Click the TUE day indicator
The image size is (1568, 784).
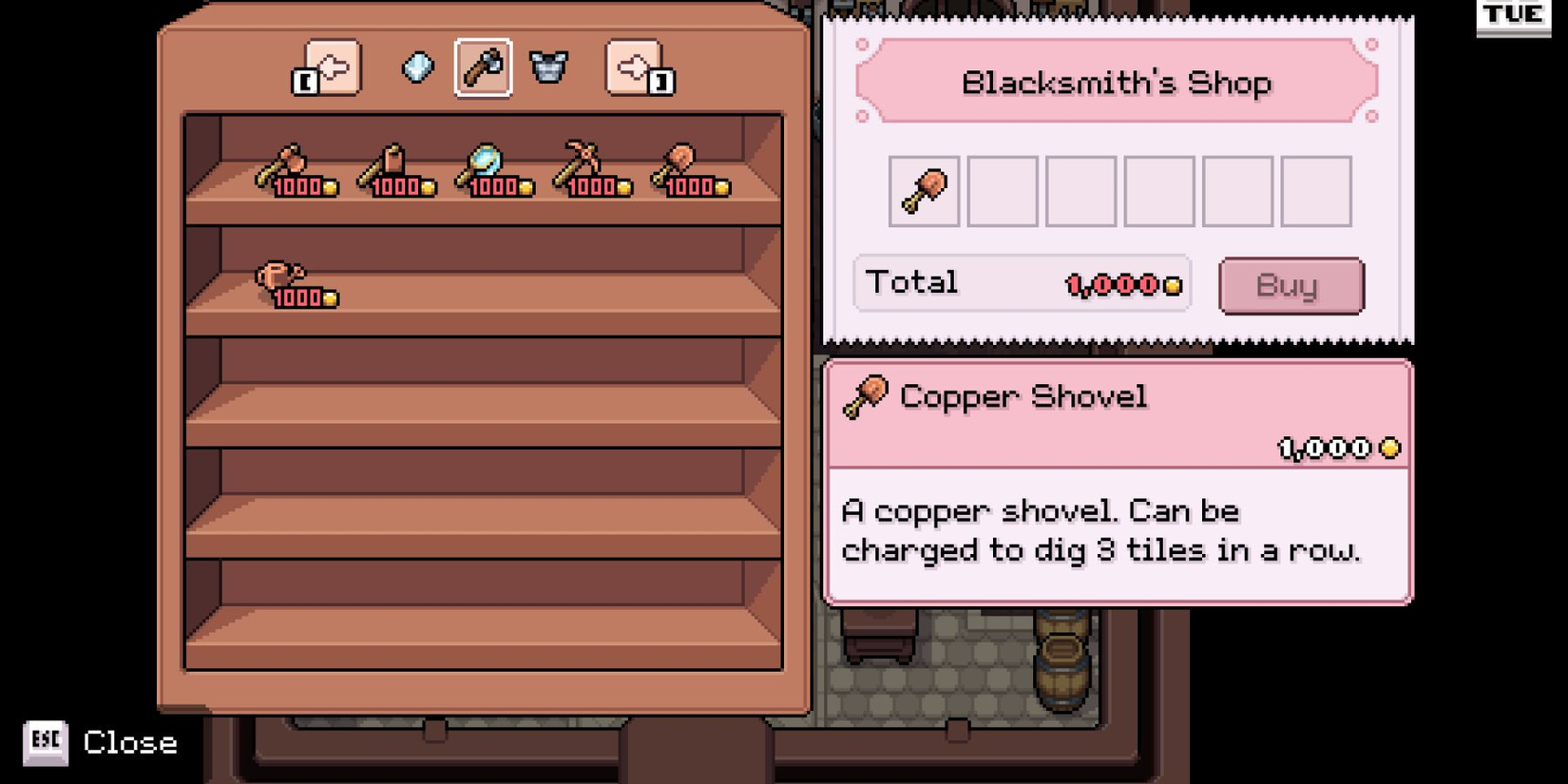[1513, 15]
